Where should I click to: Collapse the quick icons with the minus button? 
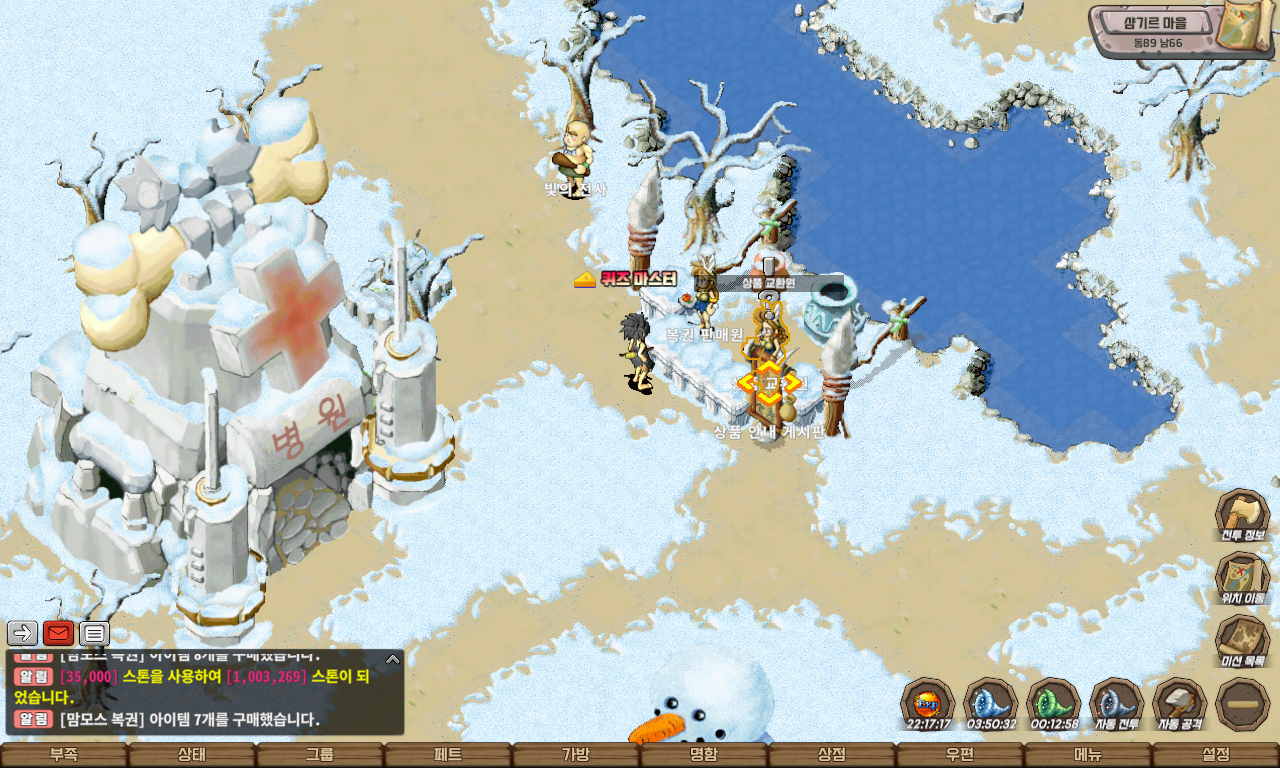coord(1242,704)
